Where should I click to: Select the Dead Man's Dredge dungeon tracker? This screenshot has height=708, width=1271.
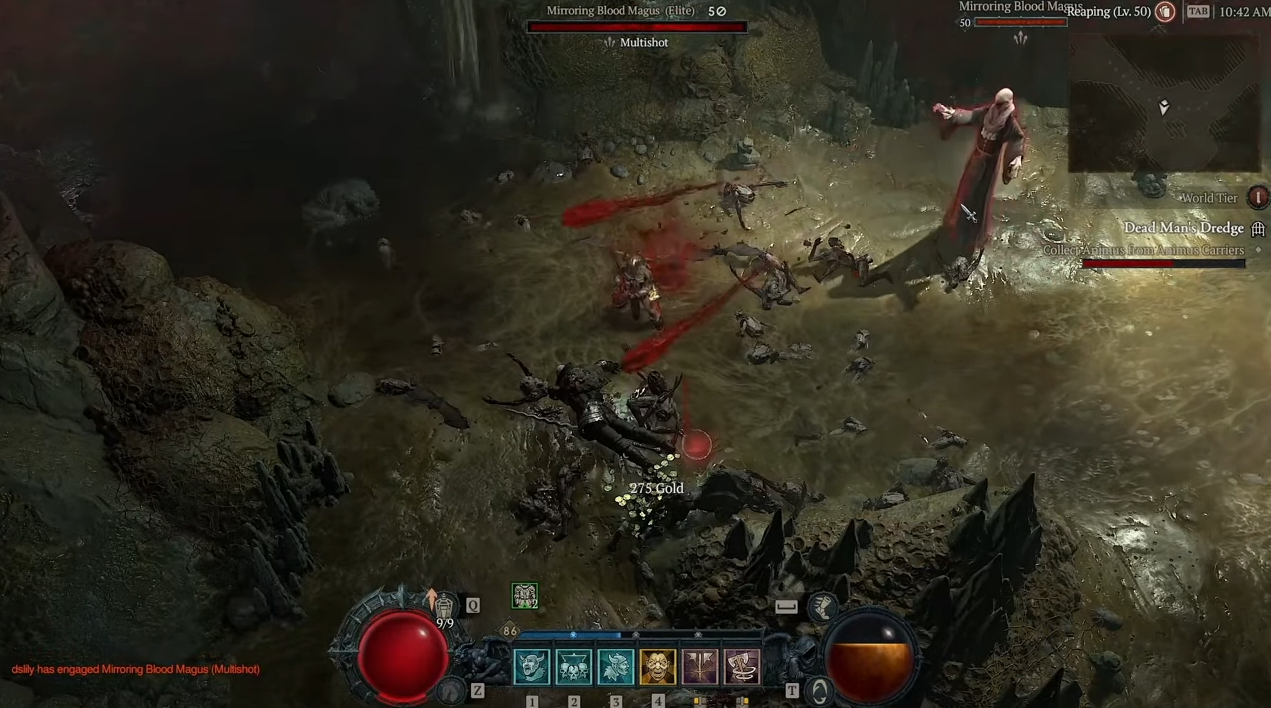click(x=1182, y=229)
